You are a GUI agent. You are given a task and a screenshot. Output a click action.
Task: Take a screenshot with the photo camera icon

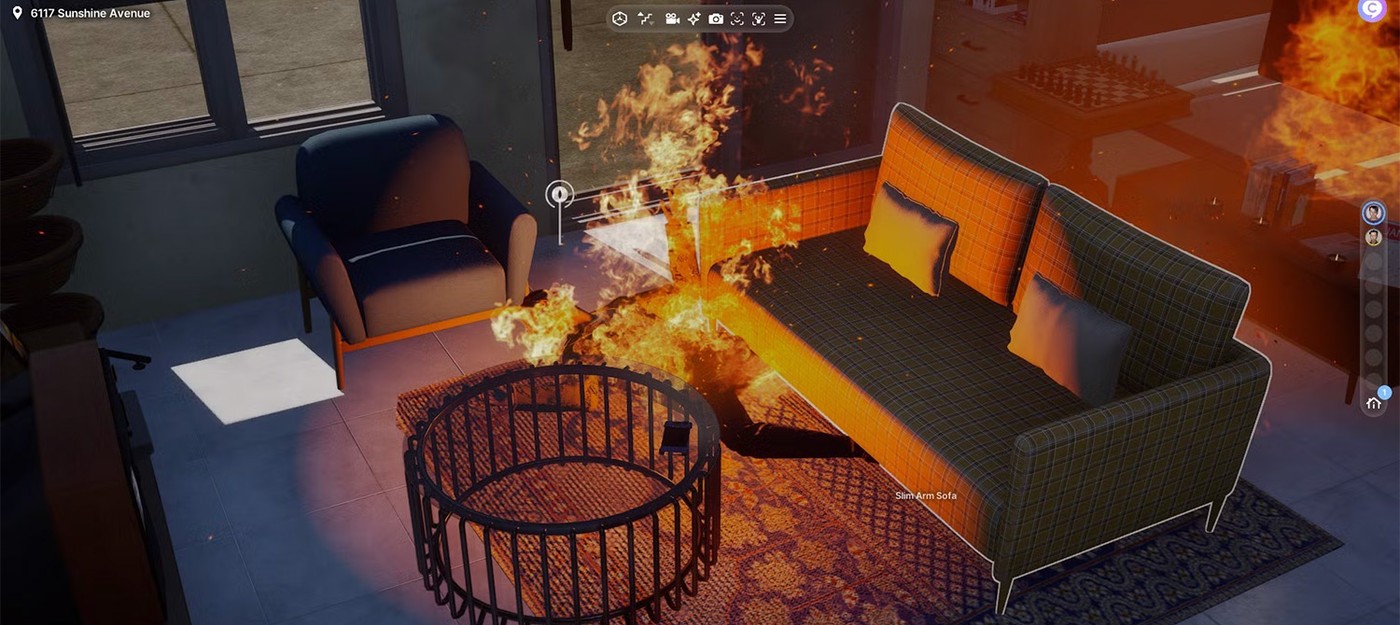pos(716,19)
